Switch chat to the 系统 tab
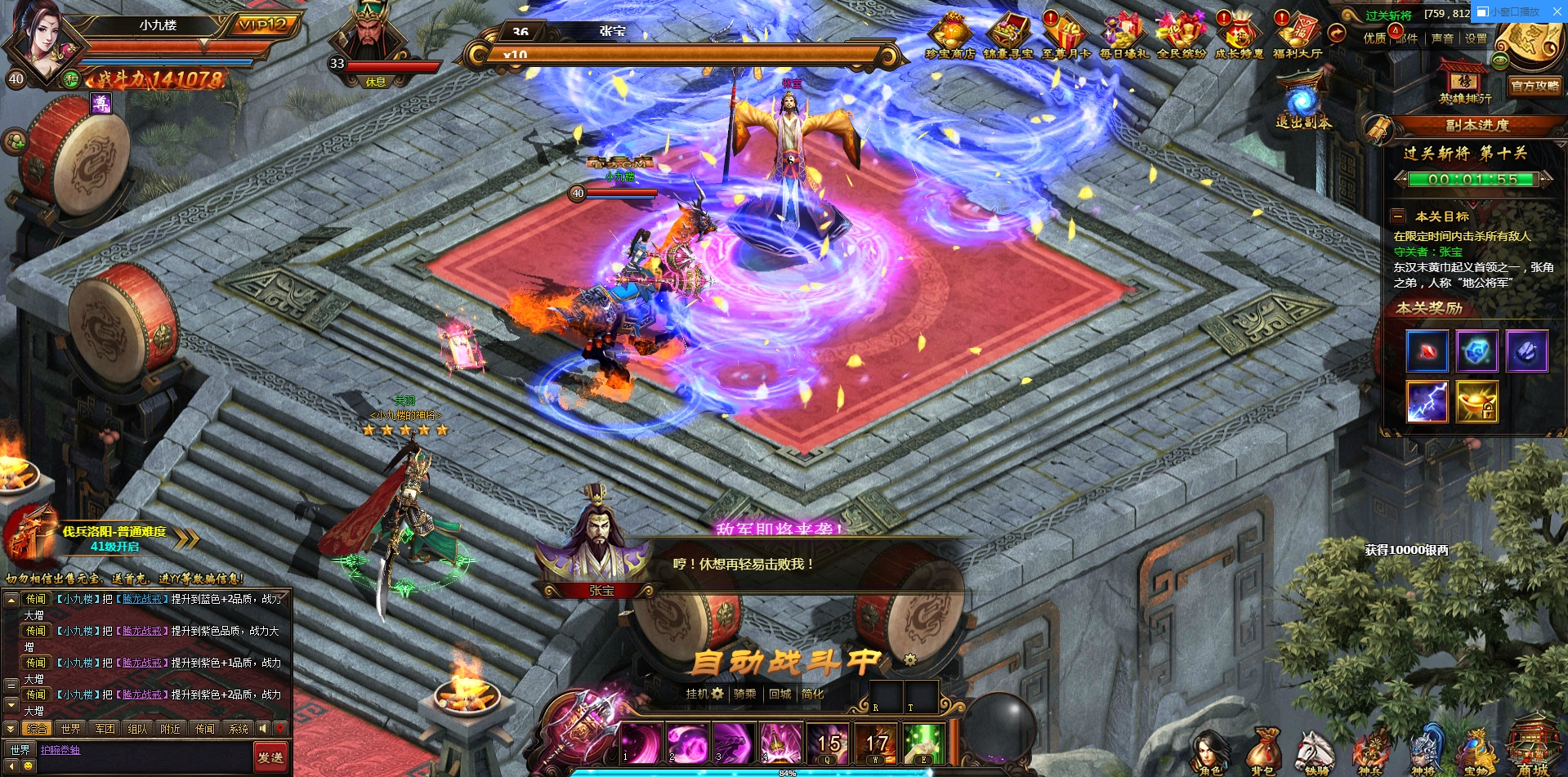 pyautogui.click(x=238, y=729)
